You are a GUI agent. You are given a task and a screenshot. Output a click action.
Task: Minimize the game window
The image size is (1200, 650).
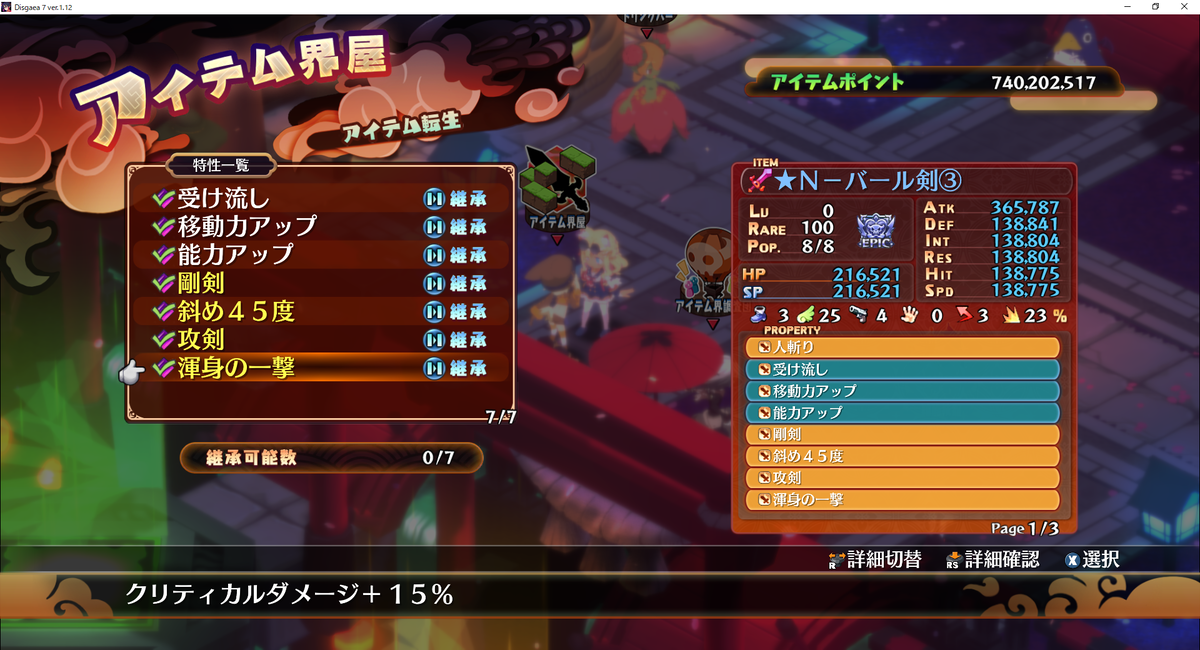(1128, 7)
